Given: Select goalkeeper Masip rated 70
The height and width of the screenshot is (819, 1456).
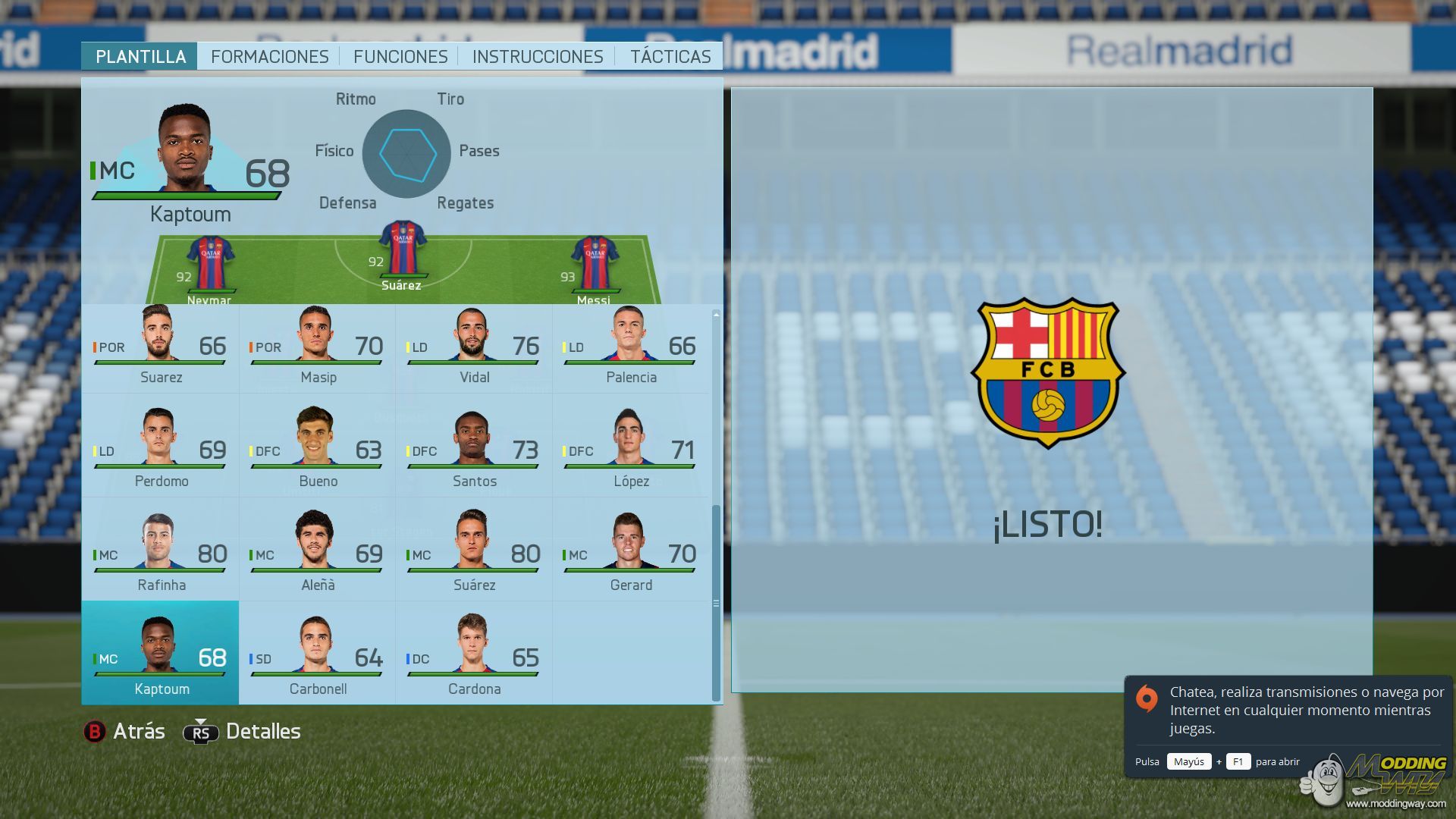Looking at the screenshot, I should coord(317,347).
